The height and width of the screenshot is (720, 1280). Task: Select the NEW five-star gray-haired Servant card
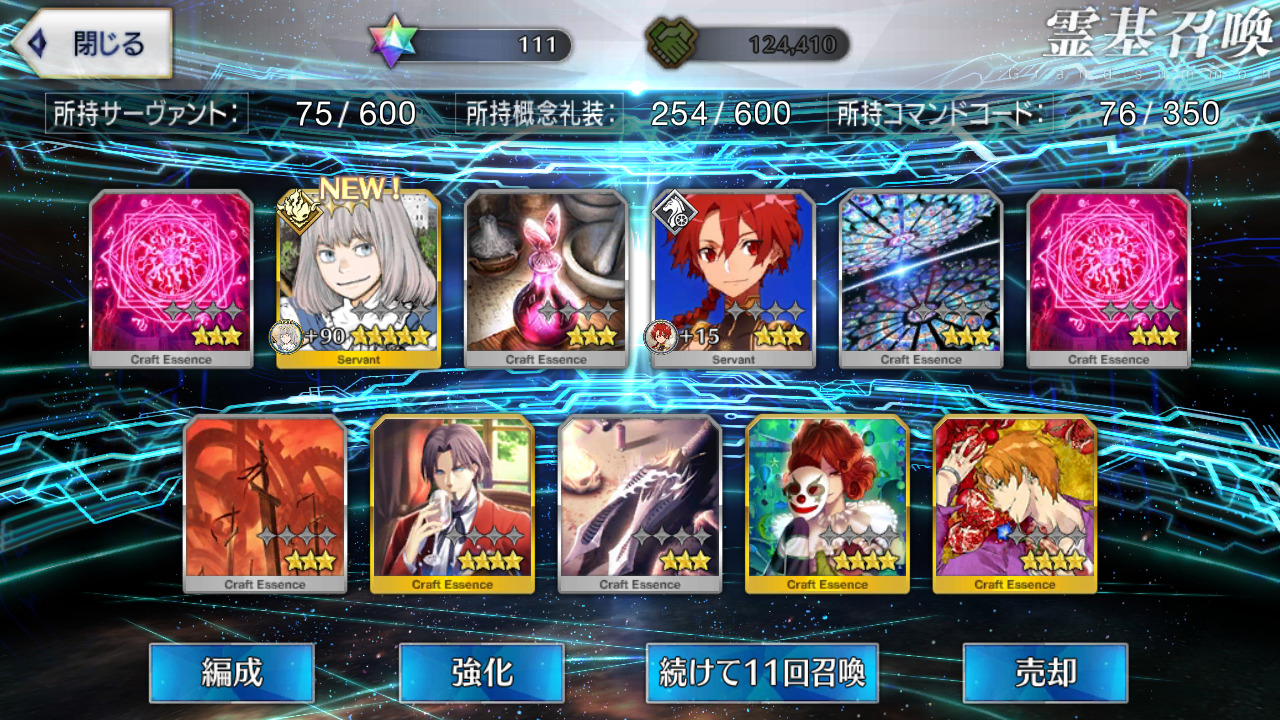(x=358, y=279)
